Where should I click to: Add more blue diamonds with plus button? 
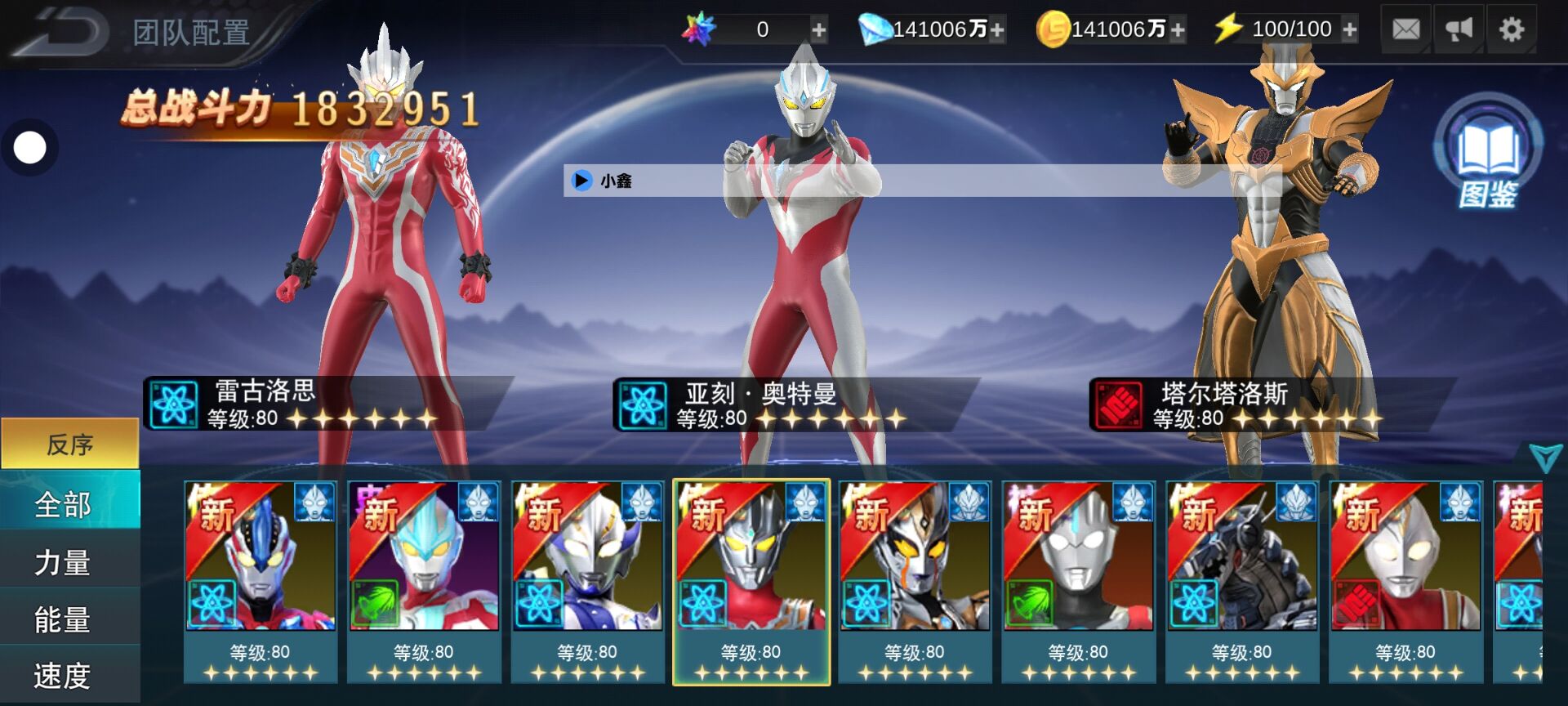click(x=997, y=31)
